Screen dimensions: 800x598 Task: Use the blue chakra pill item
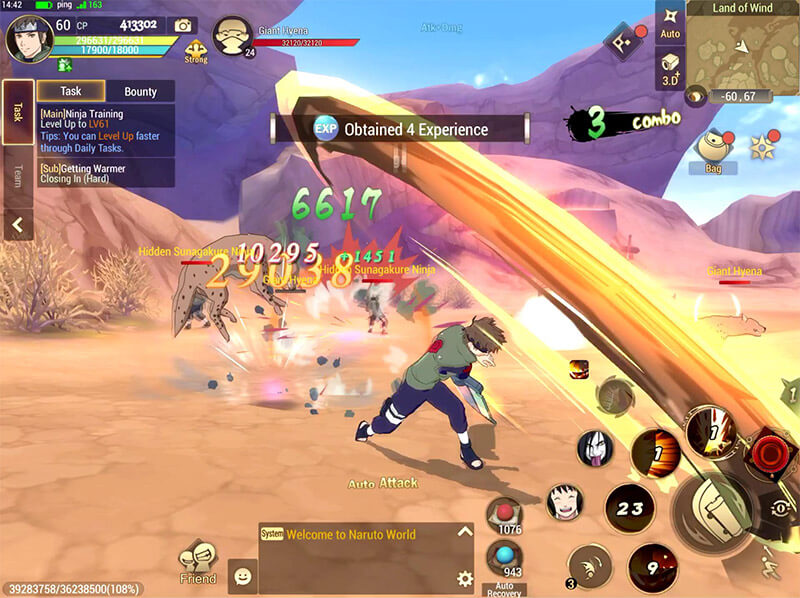coord(504,557)
